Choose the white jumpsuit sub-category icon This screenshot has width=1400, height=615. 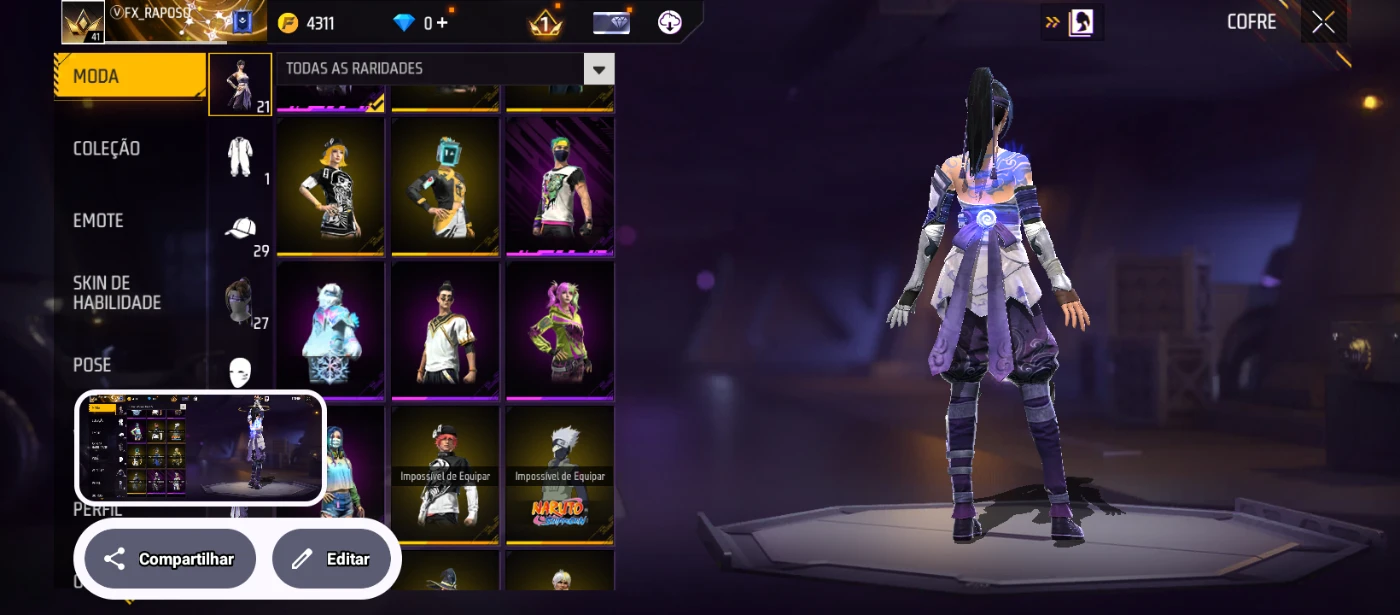point(240,156)
